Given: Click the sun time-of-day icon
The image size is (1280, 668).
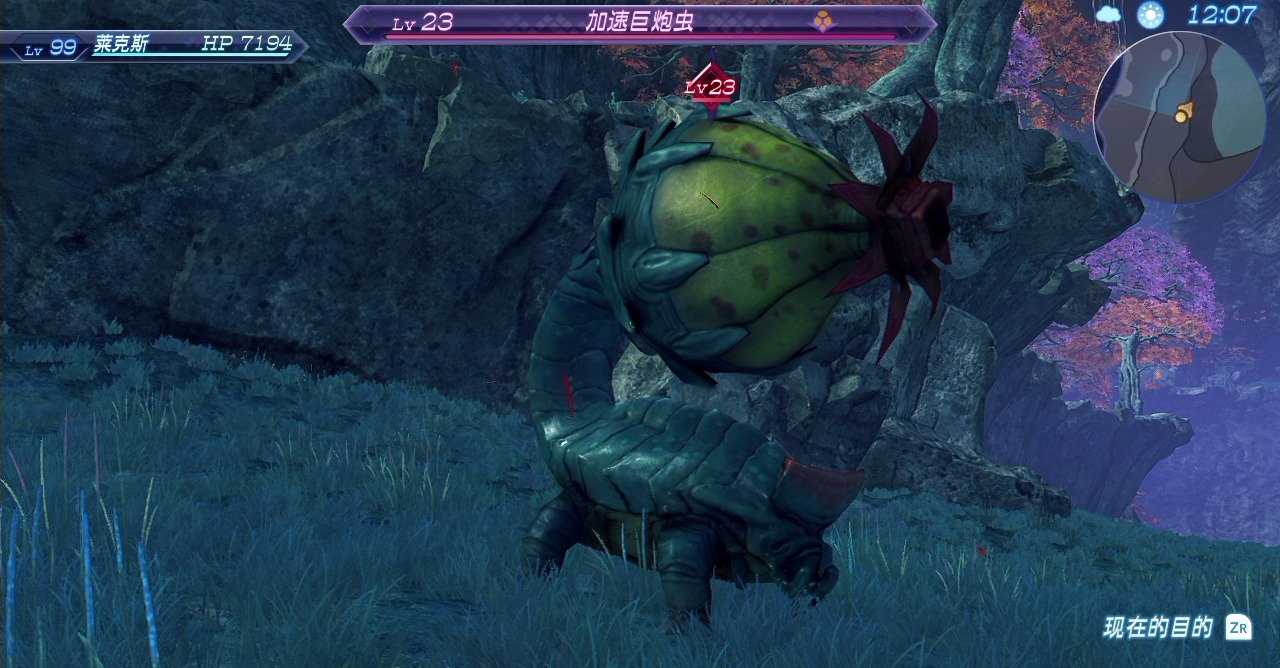Looking at the screenshot, I should click(x=1151, y=15).
